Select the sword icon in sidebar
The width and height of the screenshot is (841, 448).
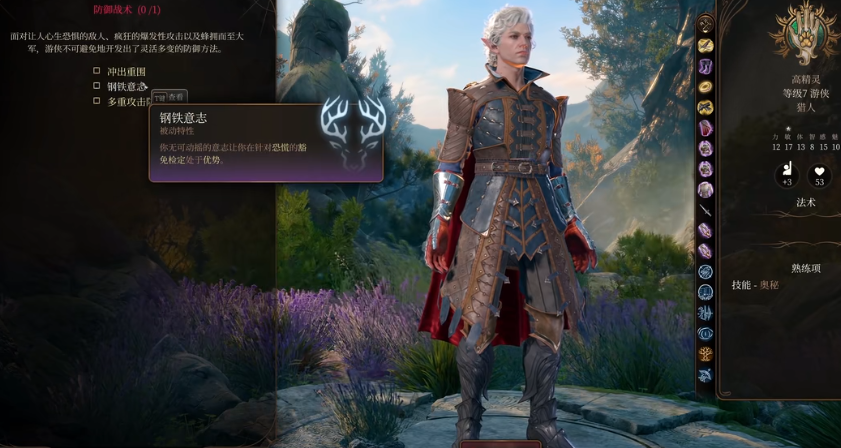point(705,211)
